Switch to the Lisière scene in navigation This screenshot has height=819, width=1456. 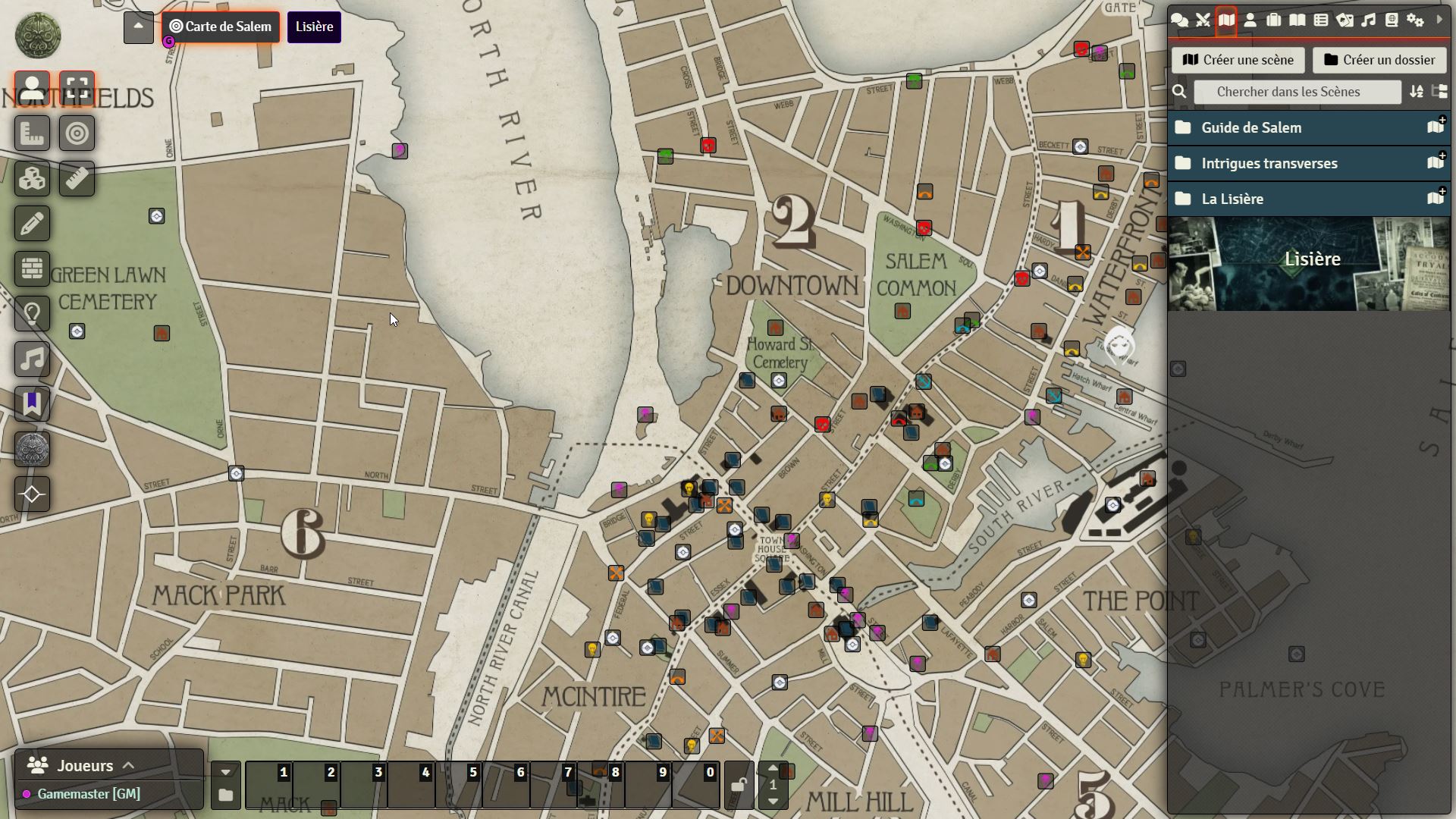click(314, 27)
